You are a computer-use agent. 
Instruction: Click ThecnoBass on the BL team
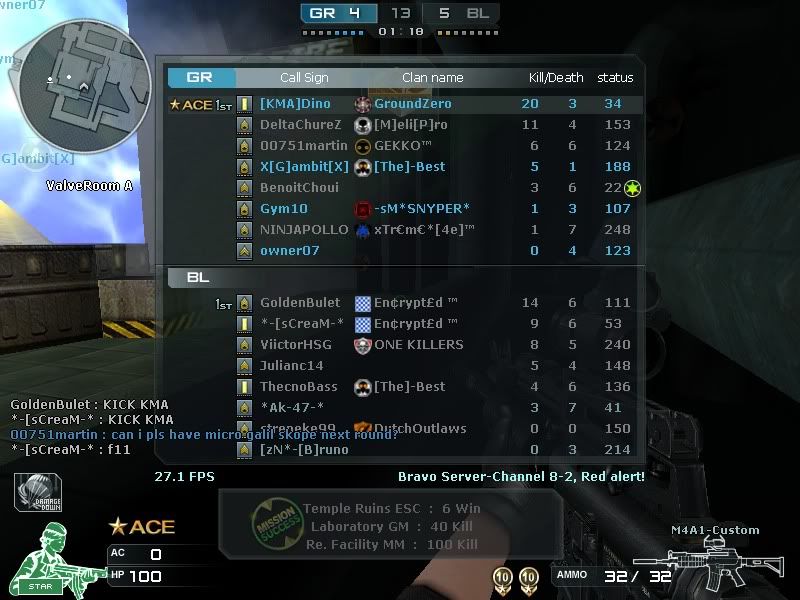pos(299,387)
